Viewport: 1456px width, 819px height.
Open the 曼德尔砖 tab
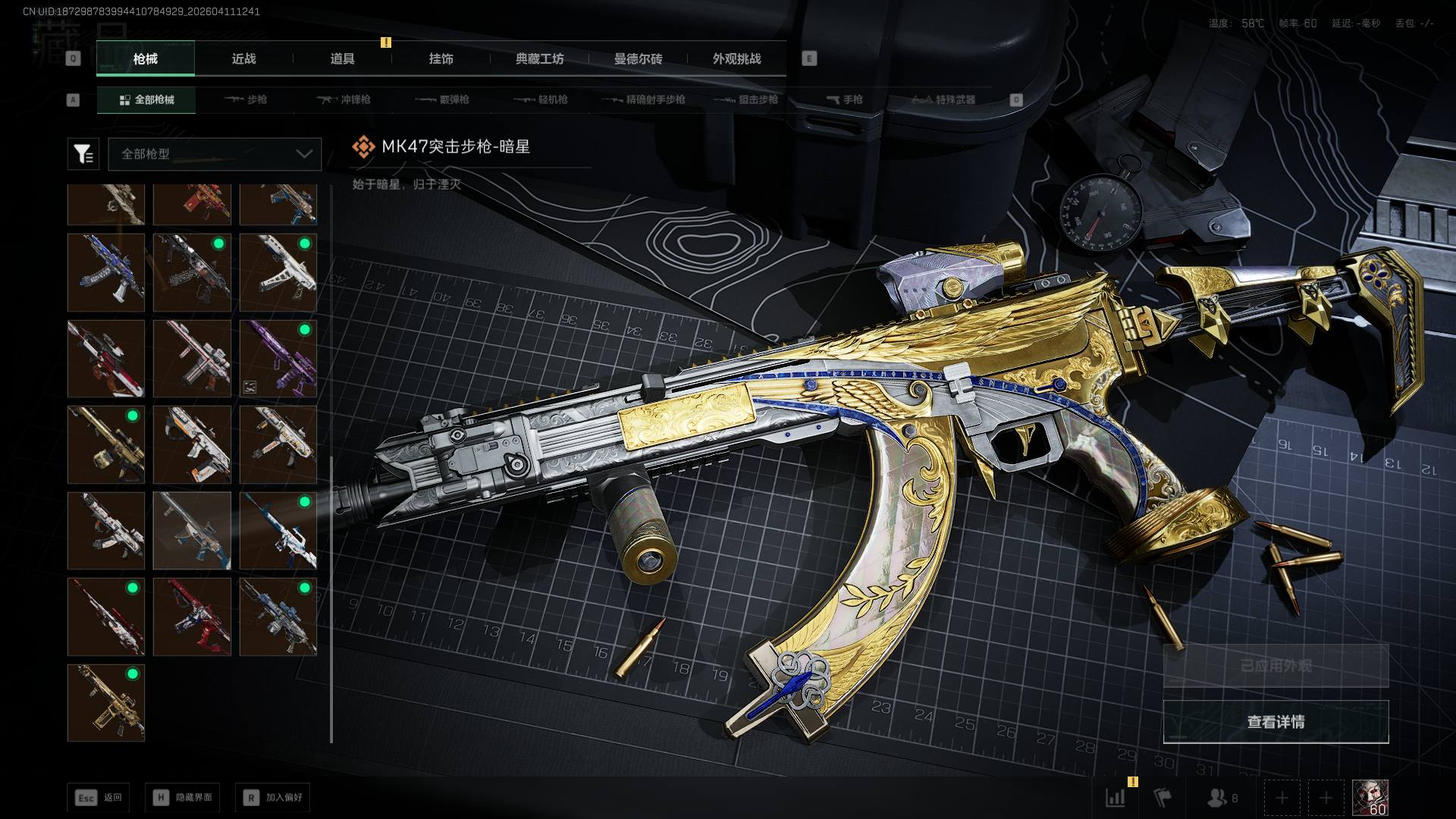[x=638, y=59]
